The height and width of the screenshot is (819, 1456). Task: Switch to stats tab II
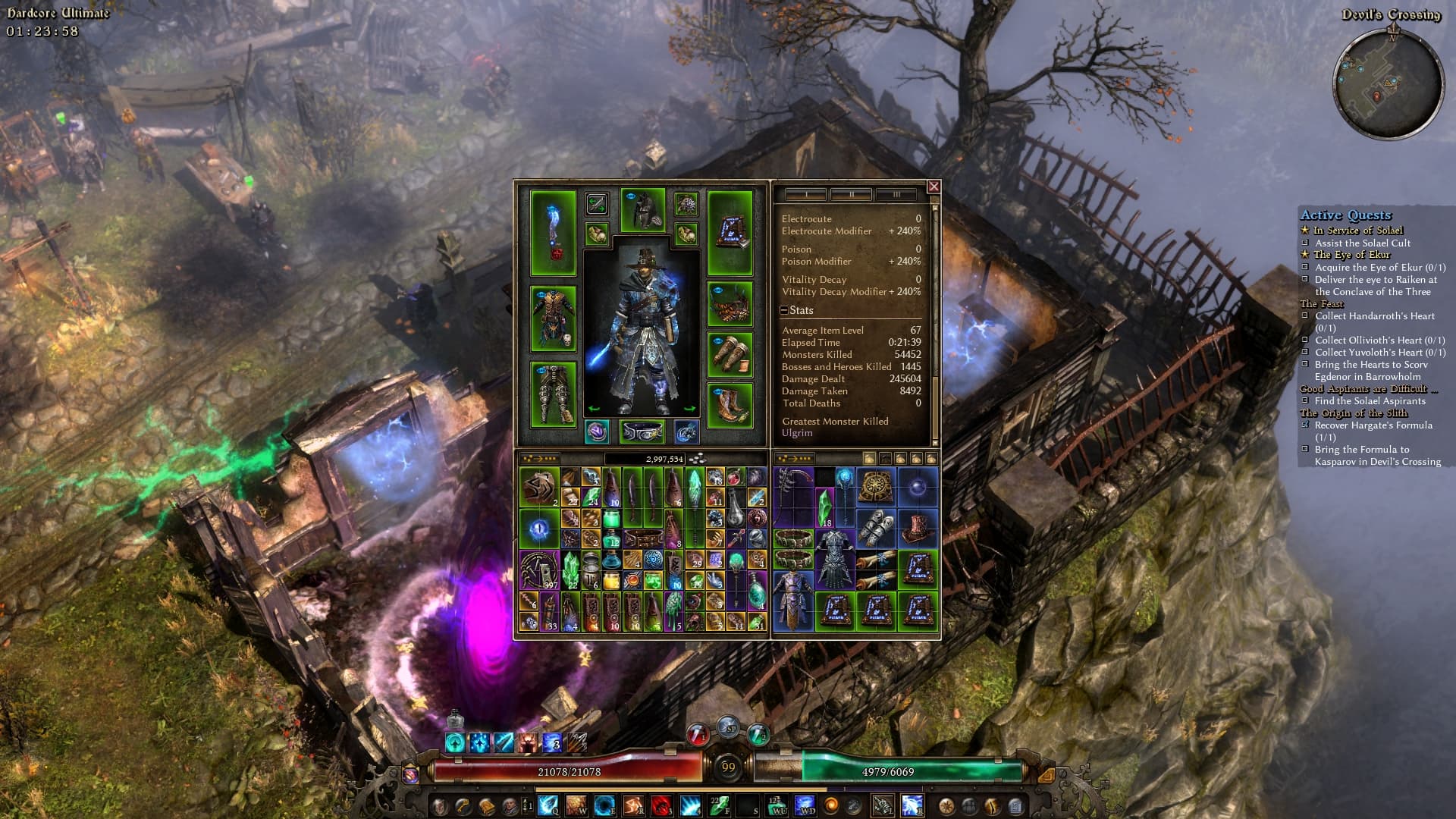[851, 195]
